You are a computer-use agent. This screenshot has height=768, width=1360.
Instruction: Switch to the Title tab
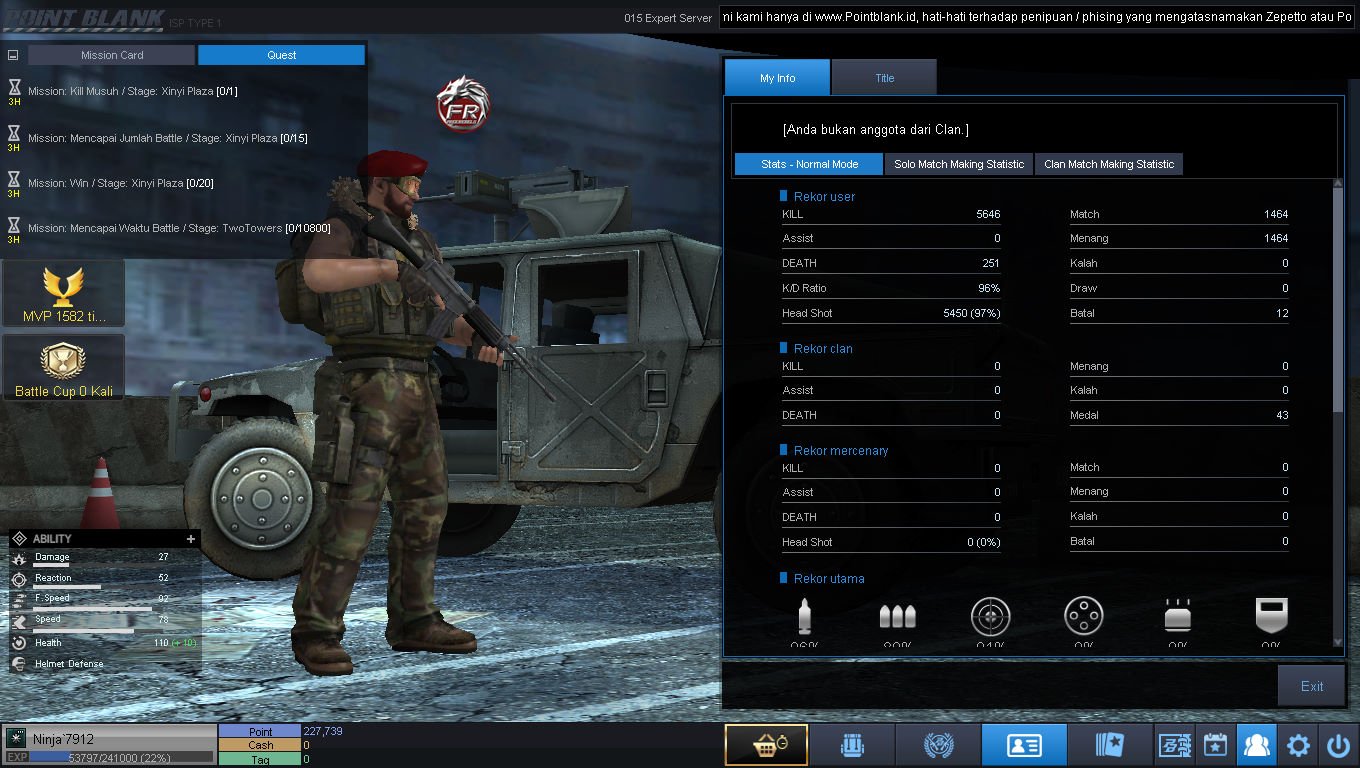[x=884, y=78]
